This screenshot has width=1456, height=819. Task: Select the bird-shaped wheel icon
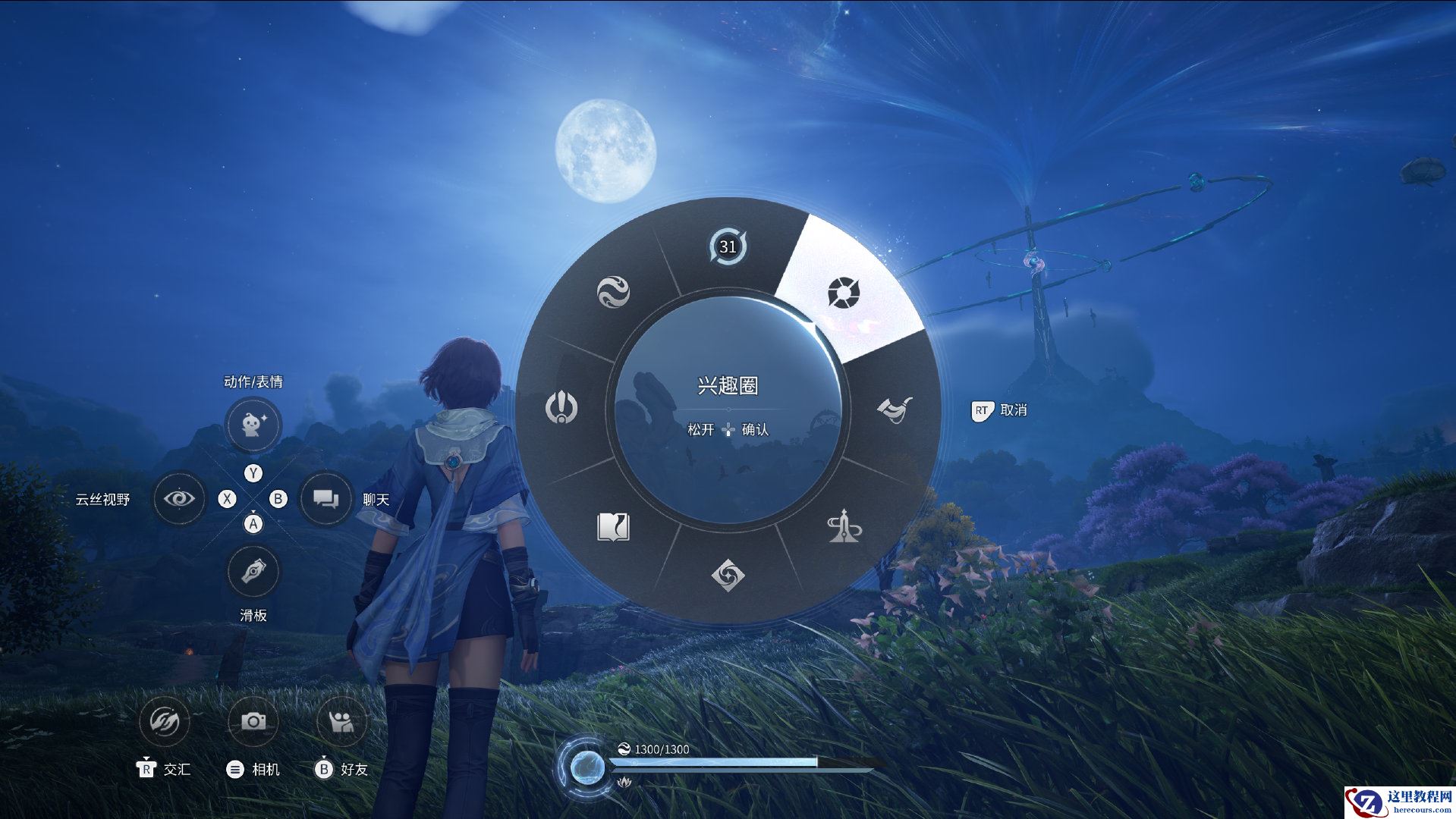pos(895,409)
